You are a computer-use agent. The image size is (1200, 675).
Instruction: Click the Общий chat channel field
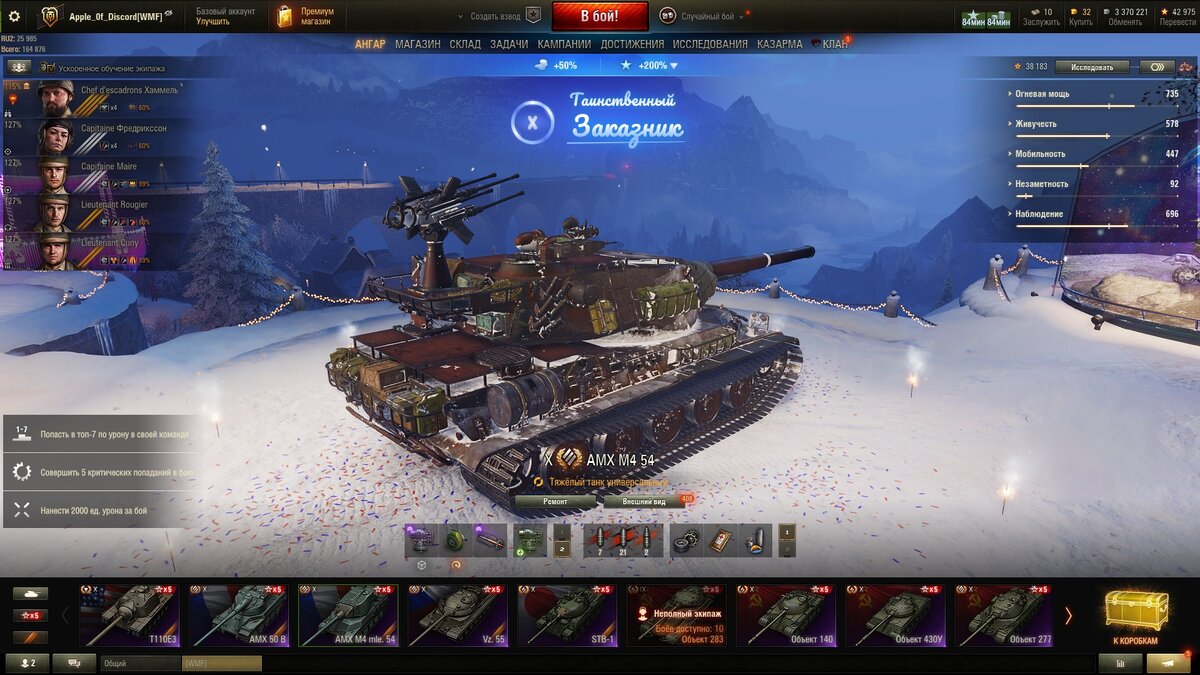pyautogui.click(x=140, y=663)
